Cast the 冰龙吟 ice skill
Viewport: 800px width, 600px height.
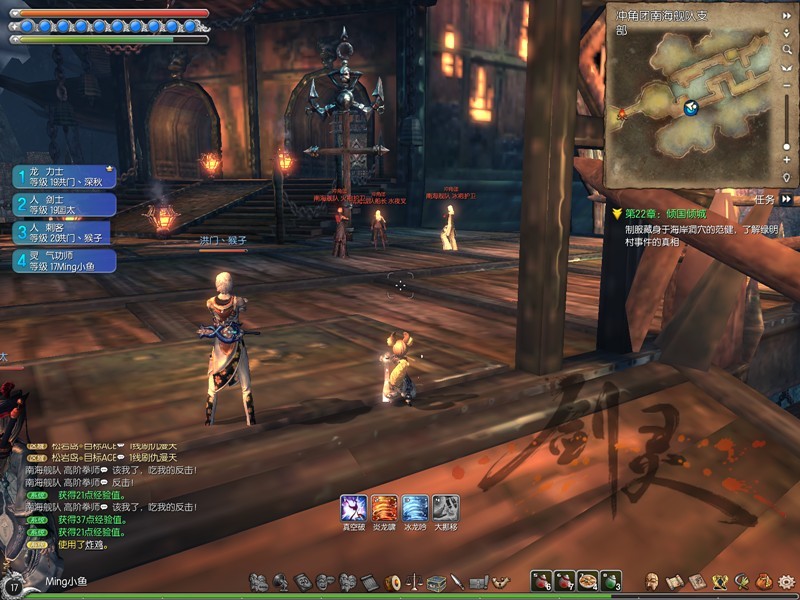[415, 508]
